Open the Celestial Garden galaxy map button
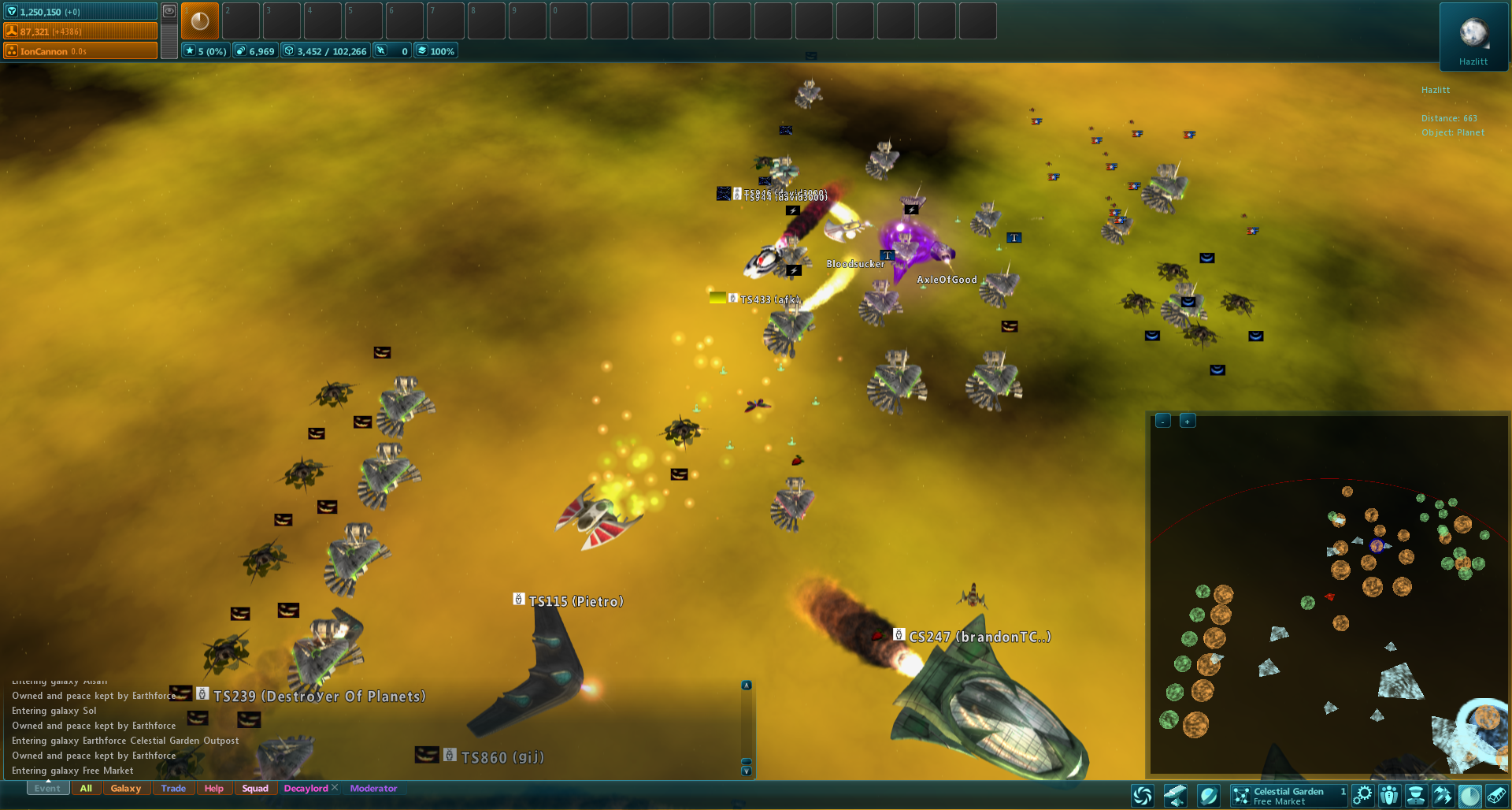This screenshot has width=1512, height=810. 1288,796
